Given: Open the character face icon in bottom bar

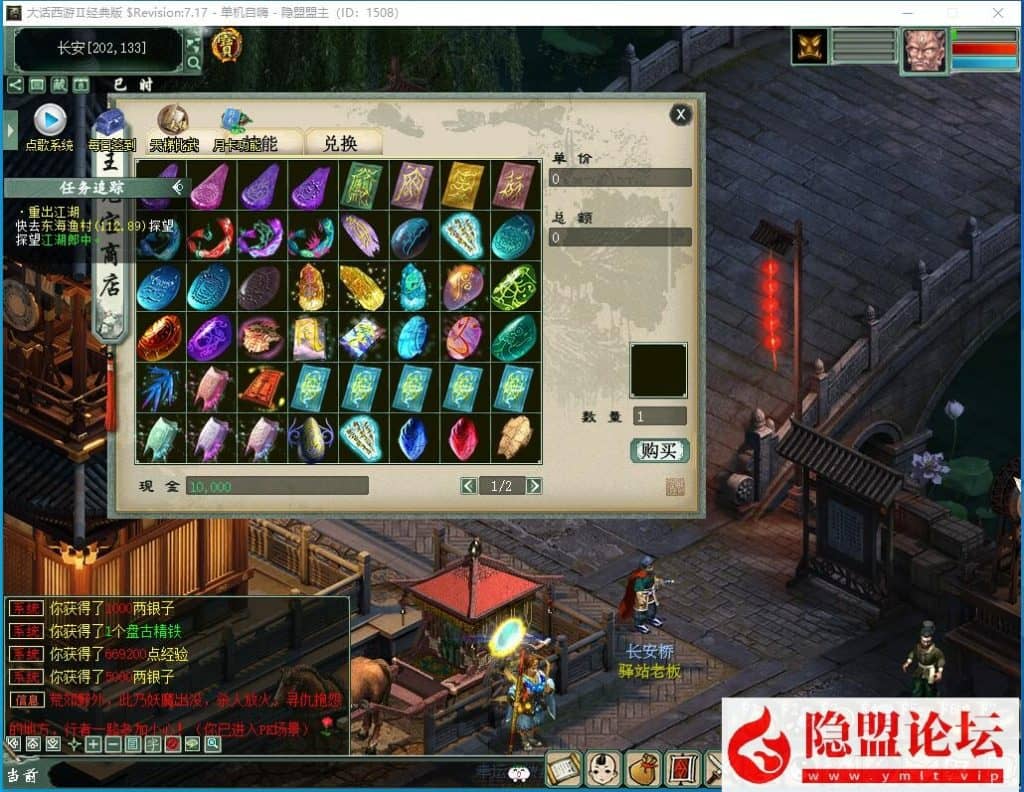Looking at the screenshot, I should point(601,768).
